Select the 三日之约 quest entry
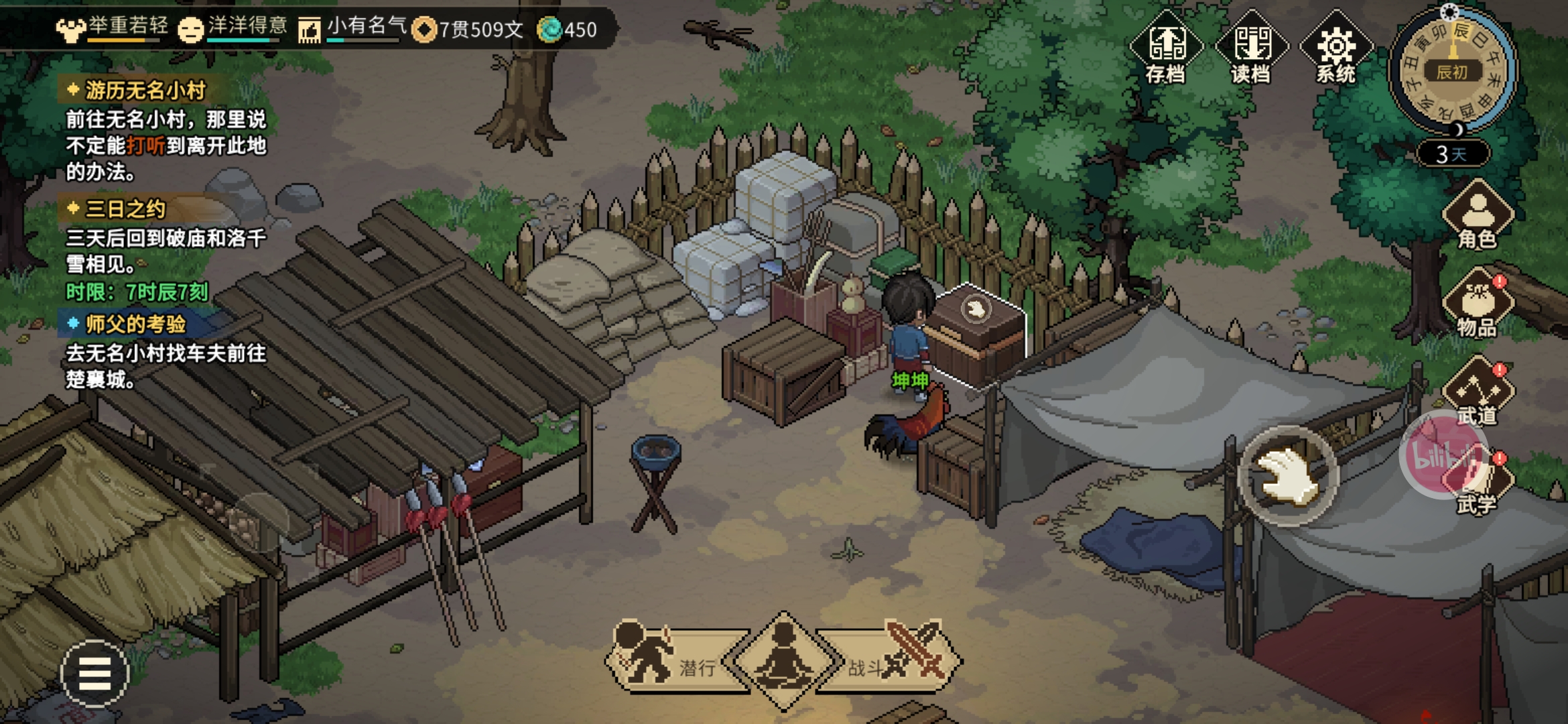 tap(125, 209)
